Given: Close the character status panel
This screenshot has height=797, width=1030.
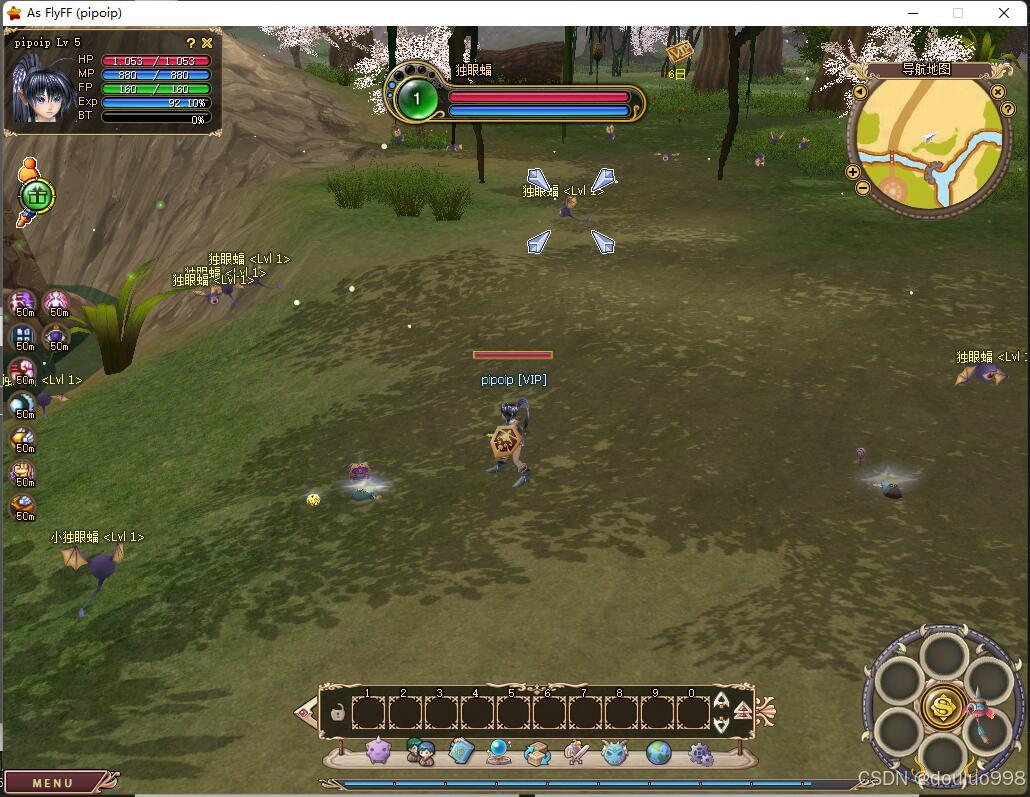Looking at the screenshot, I should [x=207, y=43].
